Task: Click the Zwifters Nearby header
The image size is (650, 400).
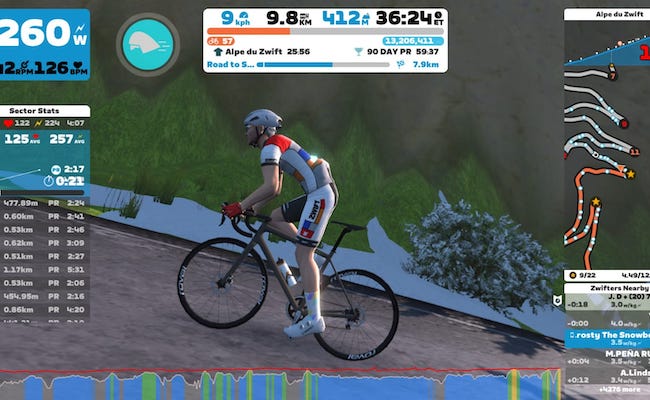Action: 607,287
